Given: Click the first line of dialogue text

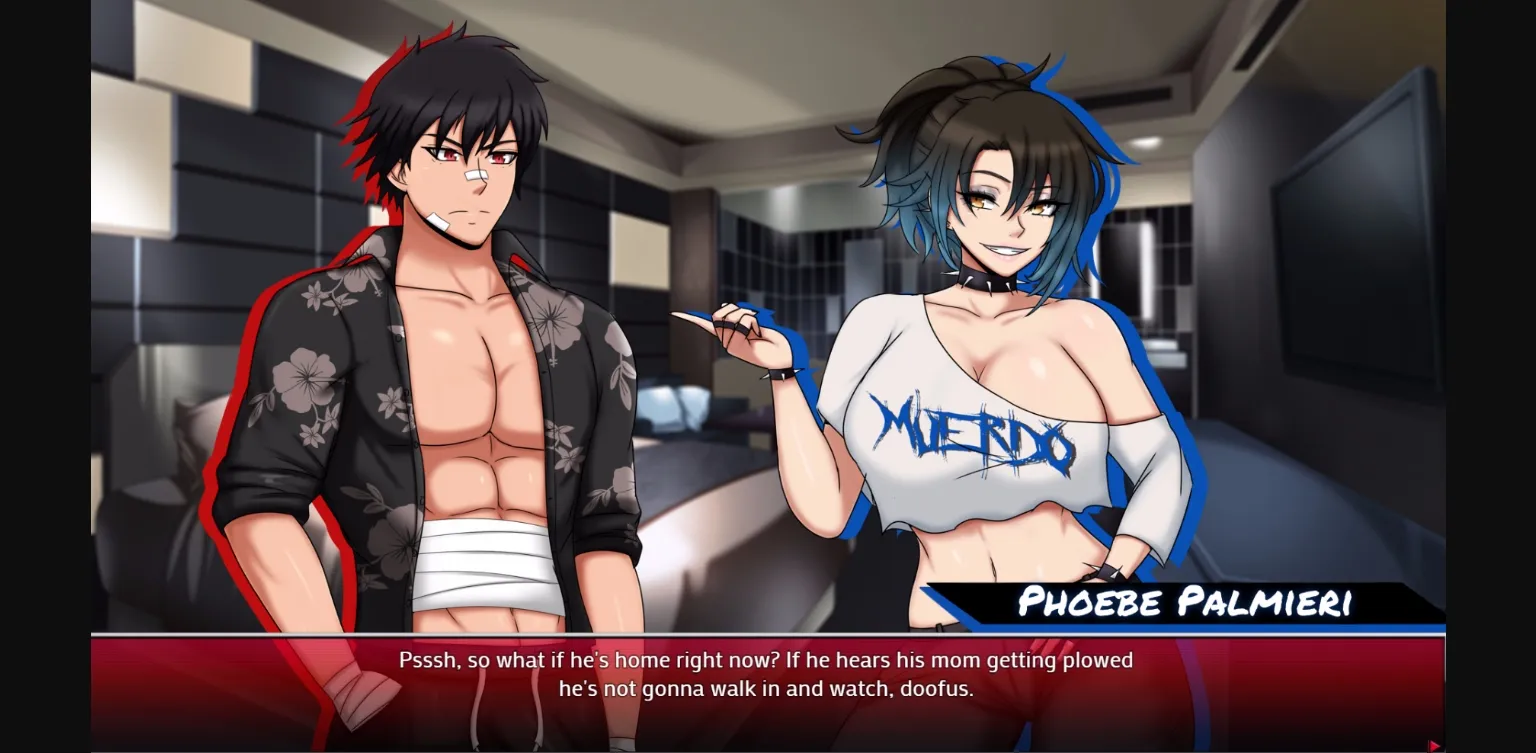Looking at the screenshot, I should coord(768,660).
